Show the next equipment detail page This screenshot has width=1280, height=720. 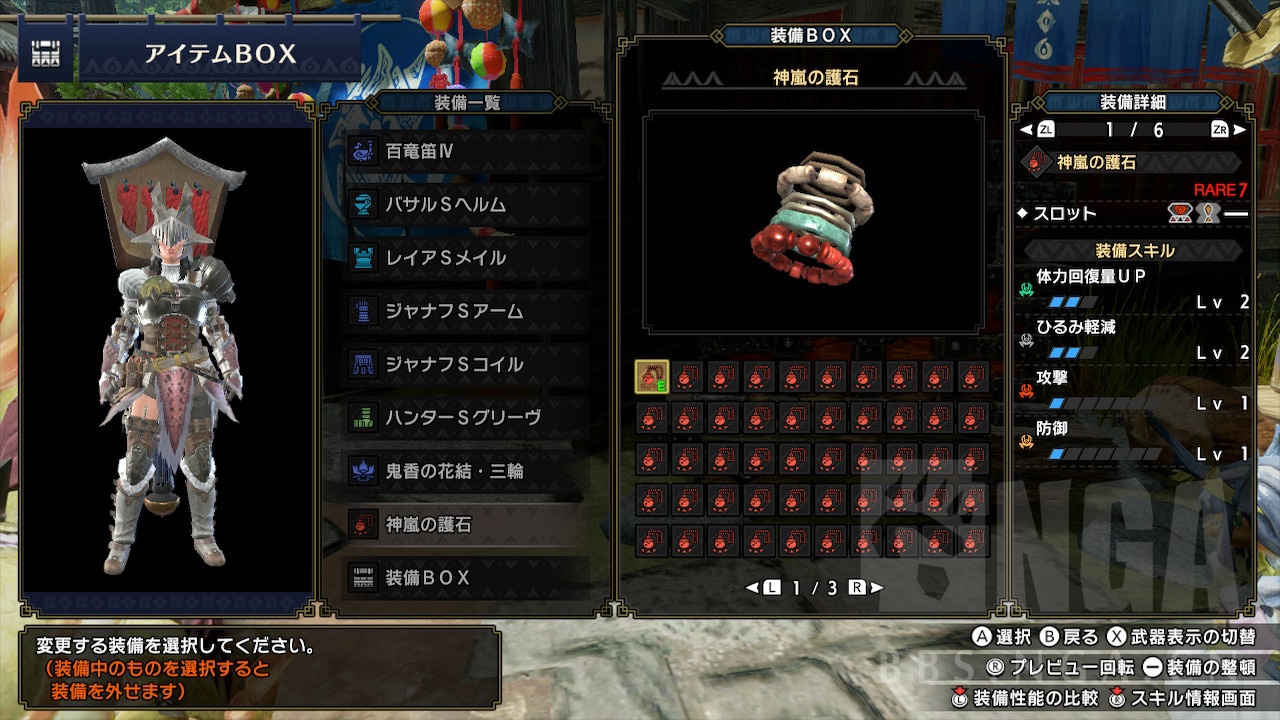[x=1227, y=130]
